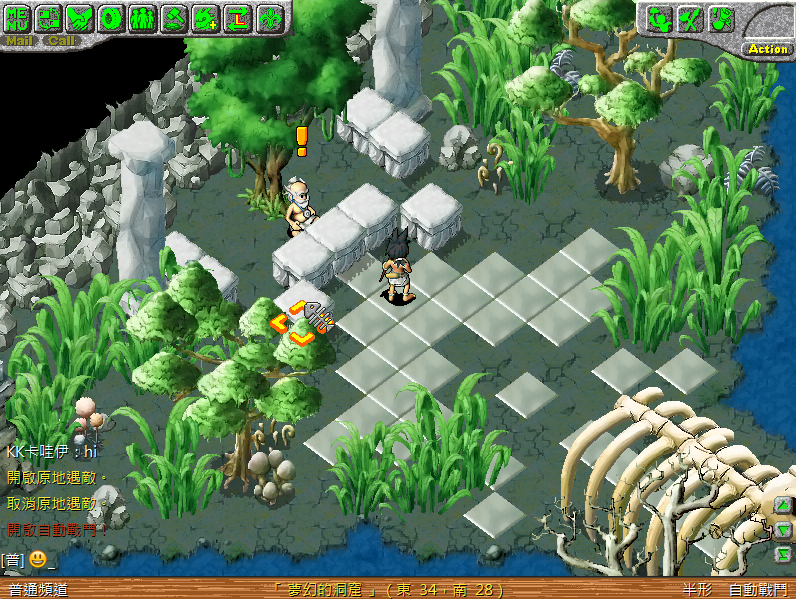
Task: Click the Call button
Action: tap(61, 41)
